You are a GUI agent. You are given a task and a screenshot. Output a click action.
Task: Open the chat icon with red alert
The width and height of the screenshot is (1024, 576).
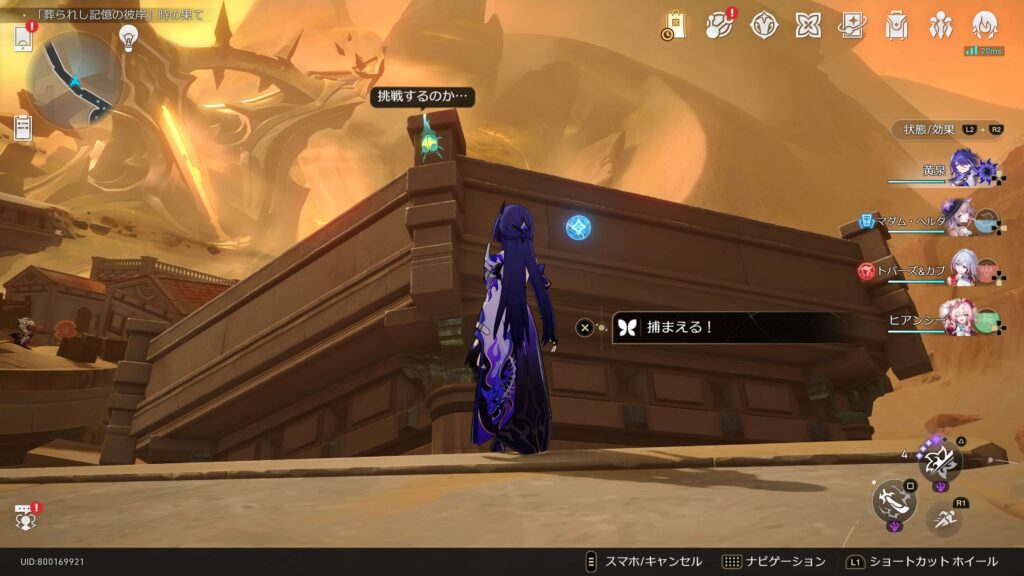click(x=25, y=517)
